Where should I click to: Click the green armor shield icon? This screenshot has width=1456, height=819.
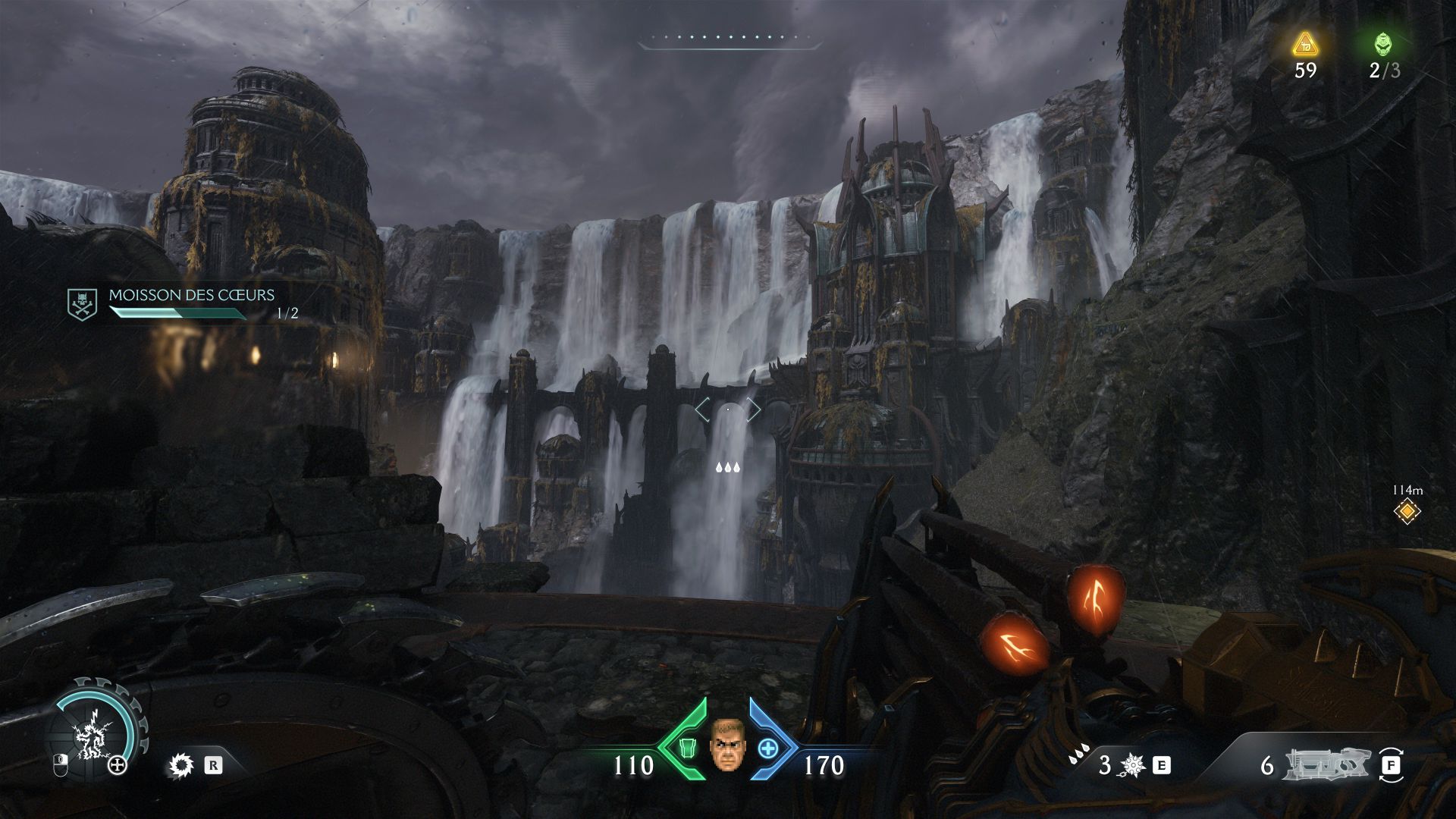click(688, 748)
